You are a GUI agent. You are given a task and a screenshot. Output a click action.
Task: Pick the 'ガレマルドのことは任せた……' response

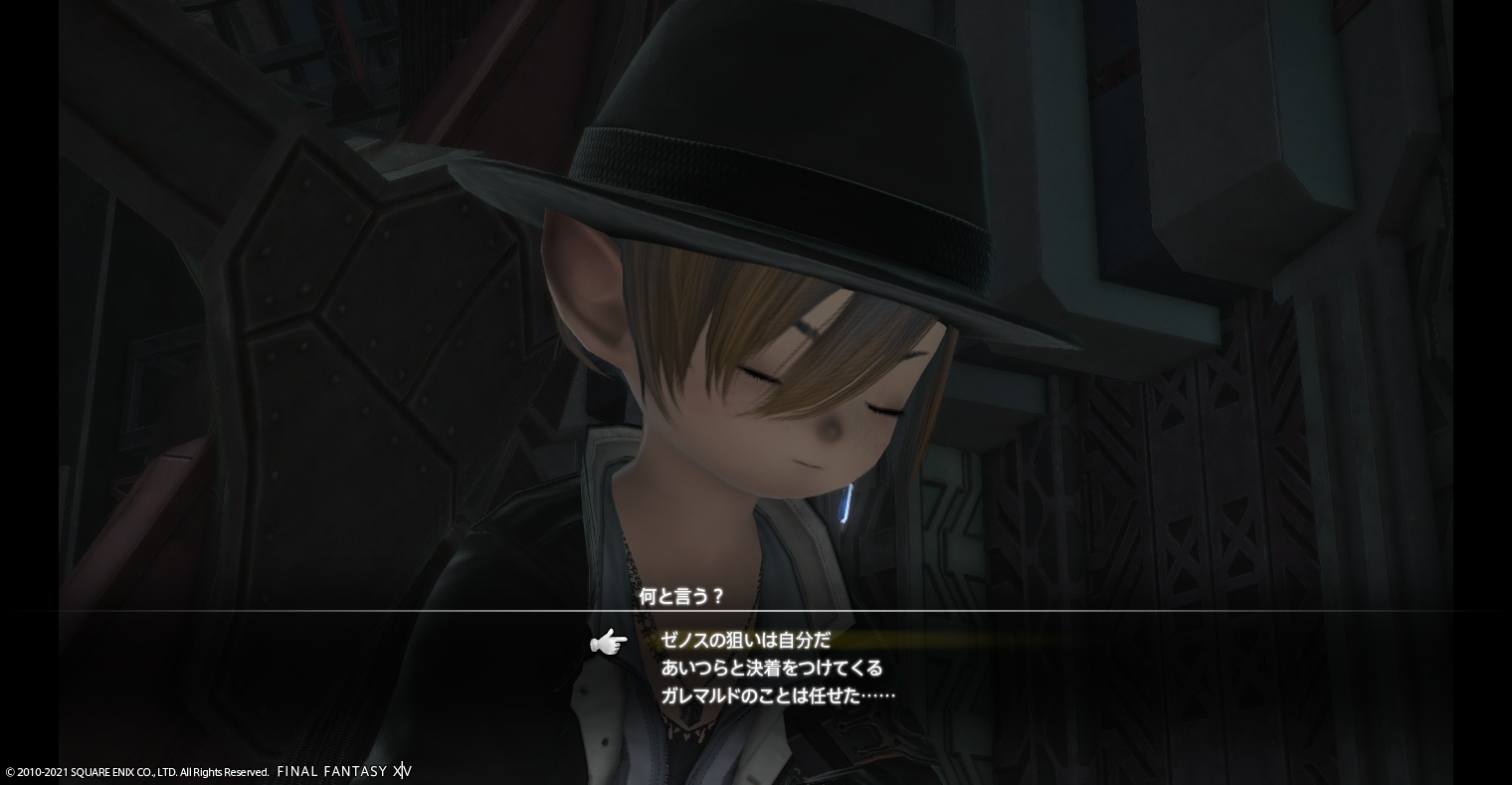point(778,695)
